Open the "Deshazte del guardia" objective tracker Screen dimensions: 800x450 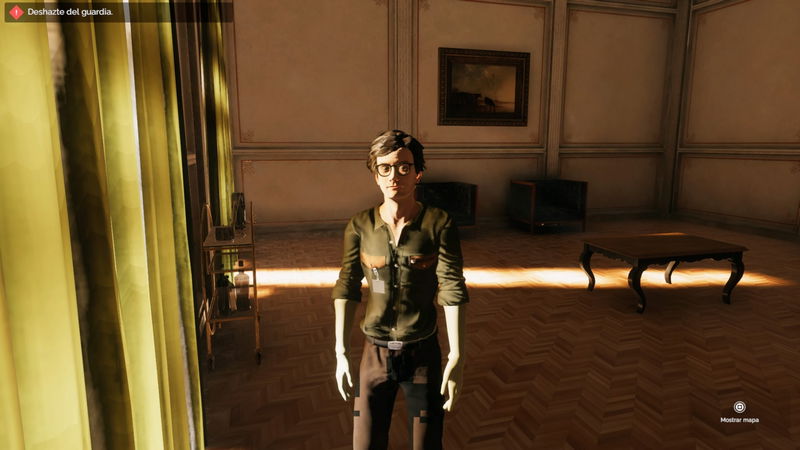pyautogui.click(x=70, y=12)
